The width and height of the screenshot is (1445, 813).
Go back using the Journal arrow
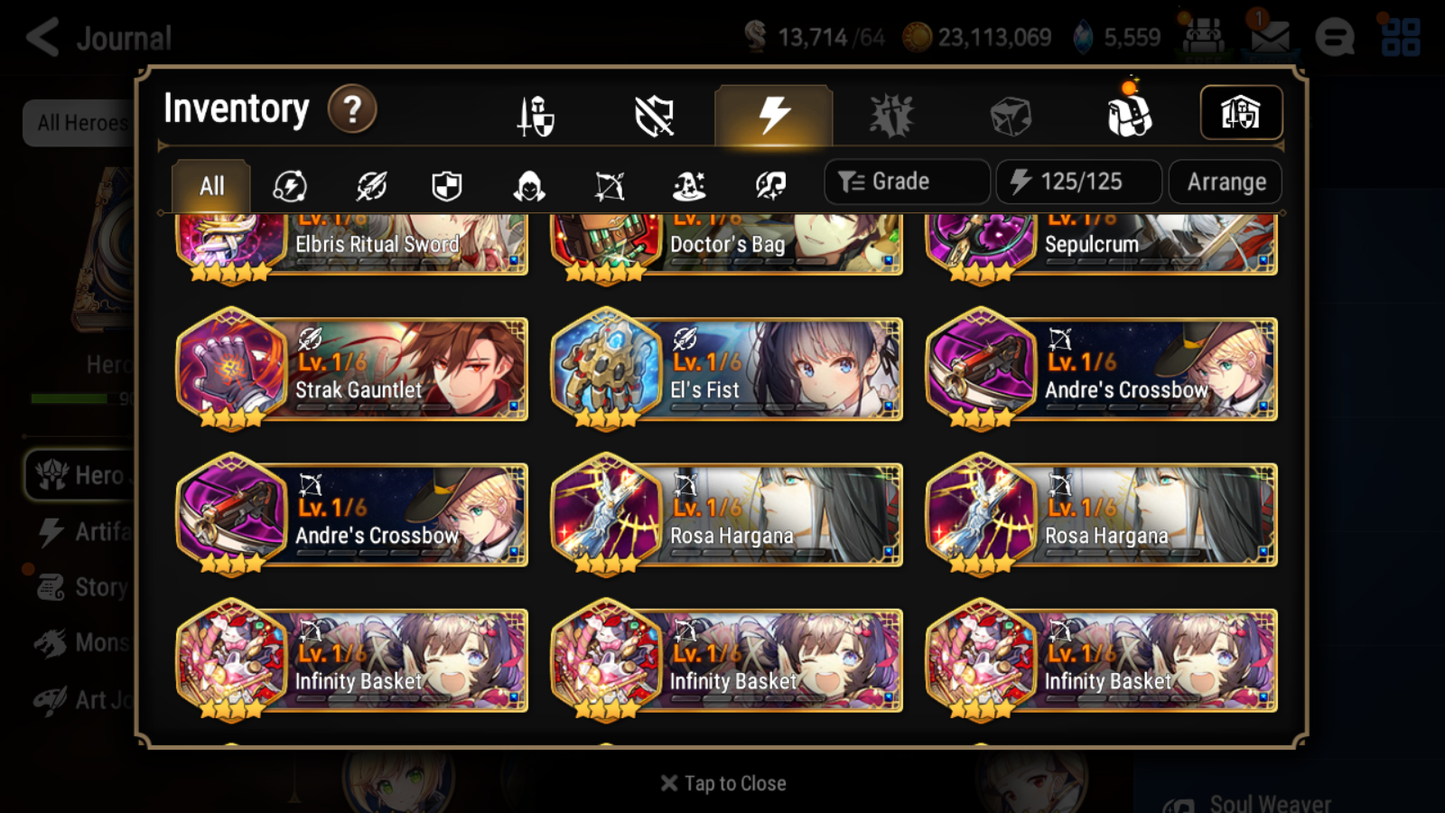point(41,37)
